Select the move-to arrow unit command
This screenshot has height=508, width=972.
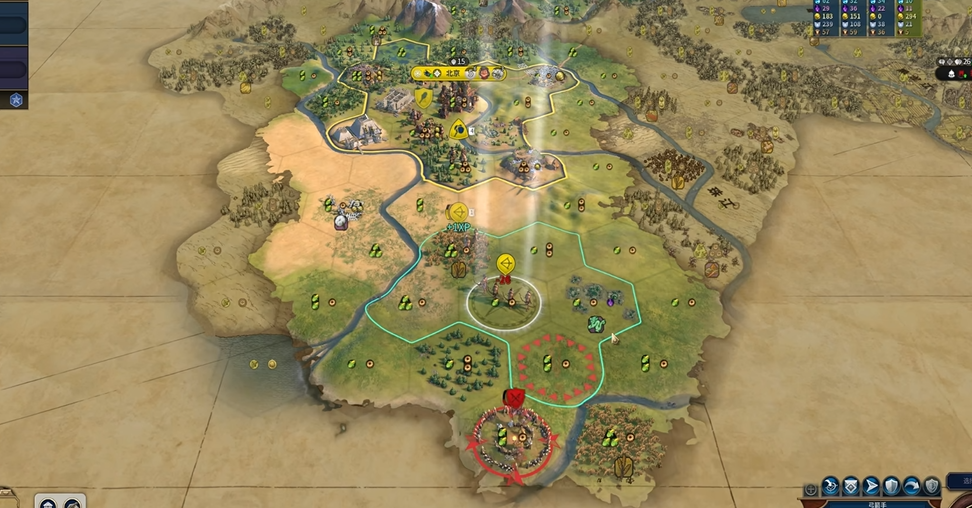pos(870,486)
